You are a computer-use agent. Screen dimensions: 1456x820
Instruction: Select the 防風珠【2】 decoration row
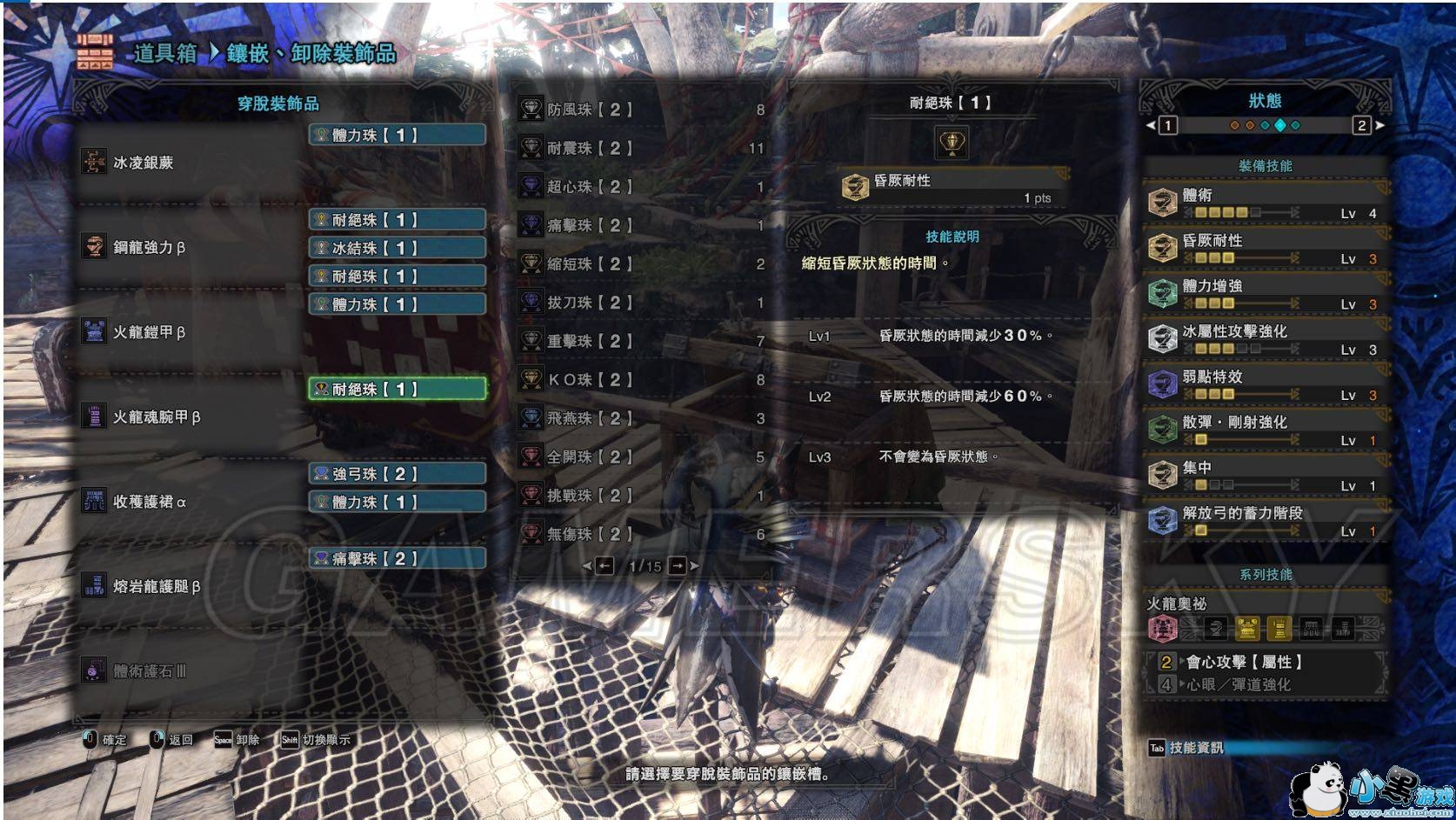tap(642, 110)
